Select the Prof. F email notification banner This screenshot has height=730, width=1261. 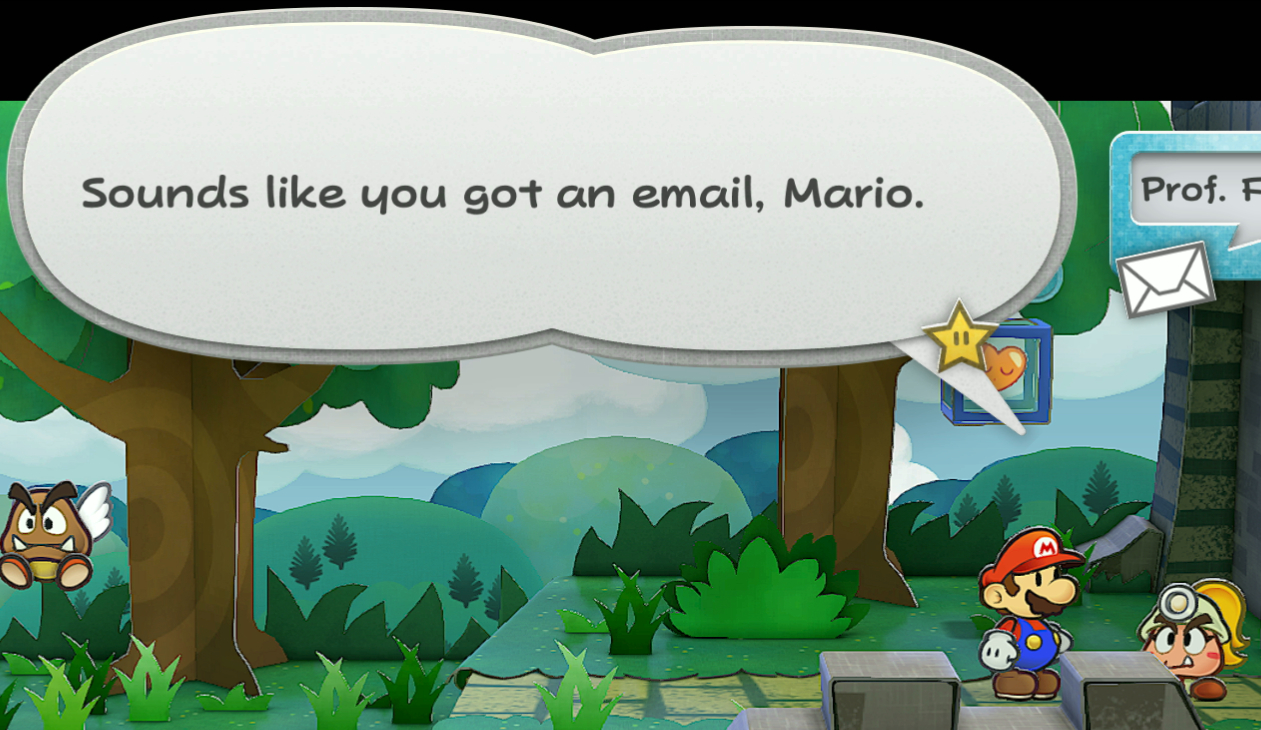[1197, 190]
